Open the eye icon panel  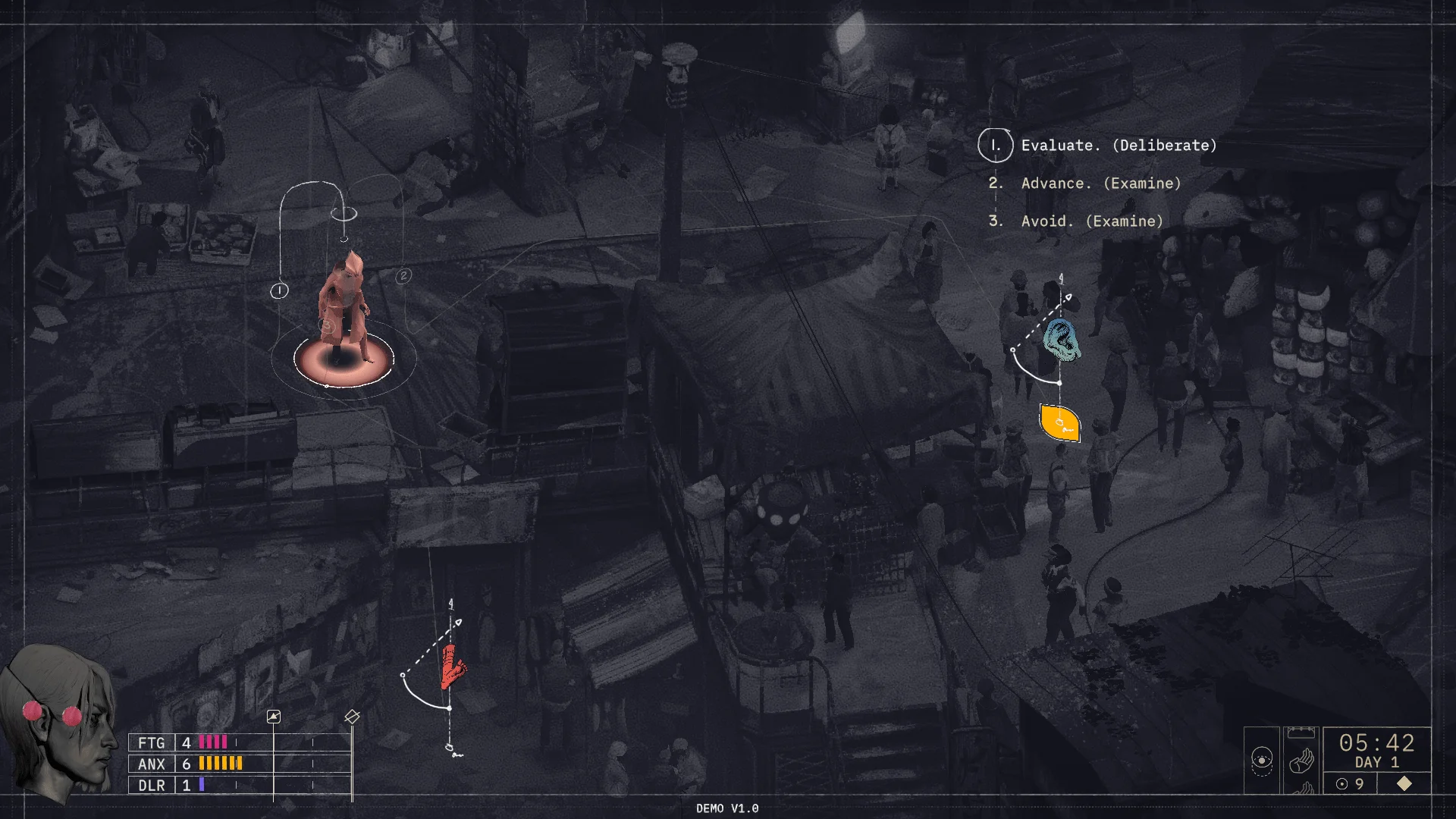click(x=1261, y=760)
